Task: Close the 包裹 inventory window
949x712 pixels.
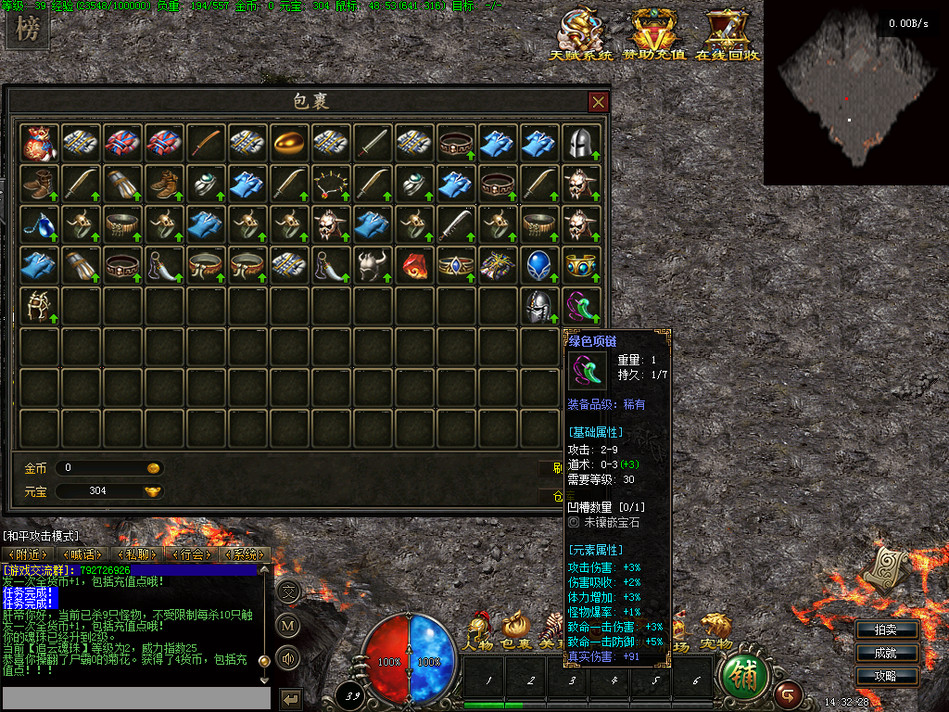Action: 598,102
